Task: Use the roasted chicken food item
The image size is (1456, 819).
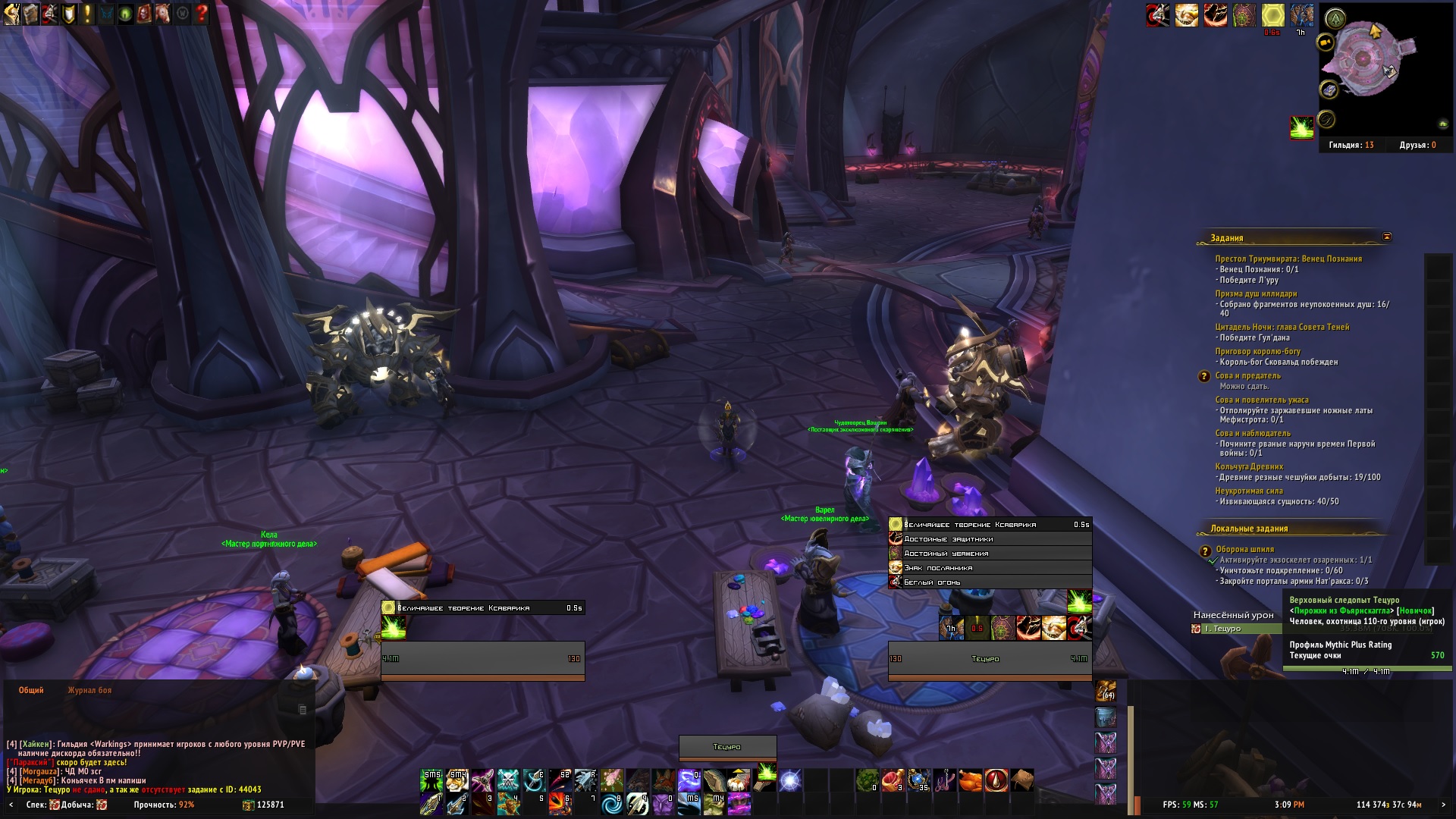Action: point(970,780)
